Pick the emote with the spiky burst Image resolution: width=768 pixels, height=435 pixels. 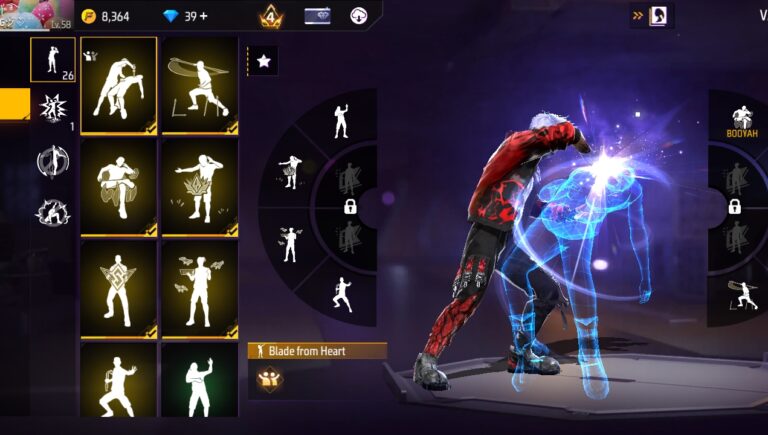200,187
